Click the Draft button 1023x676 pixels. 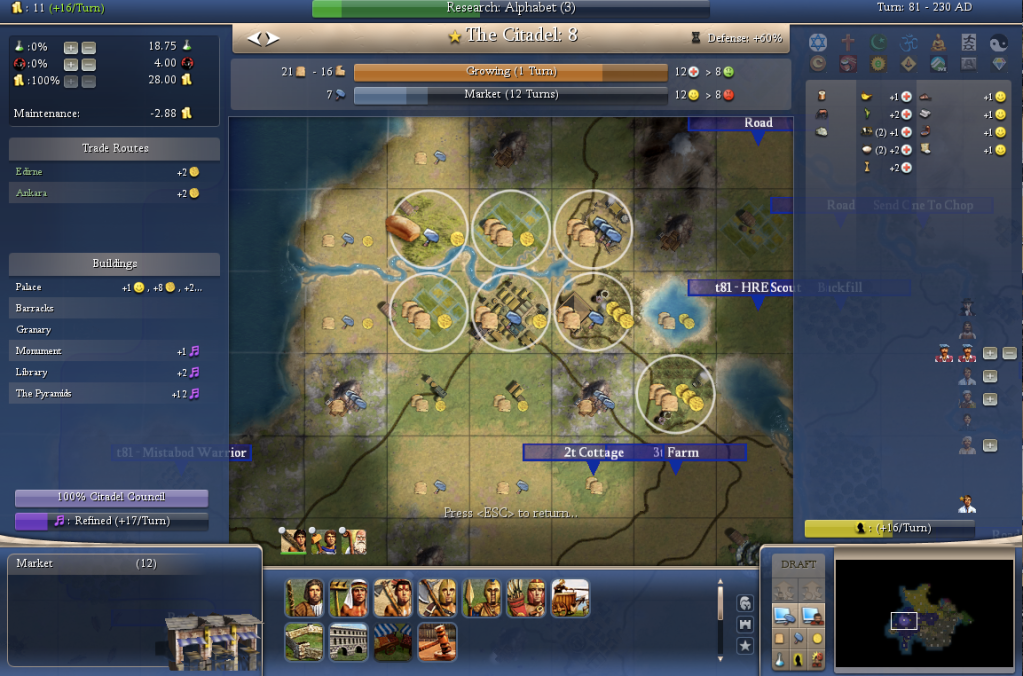[798, 564]
